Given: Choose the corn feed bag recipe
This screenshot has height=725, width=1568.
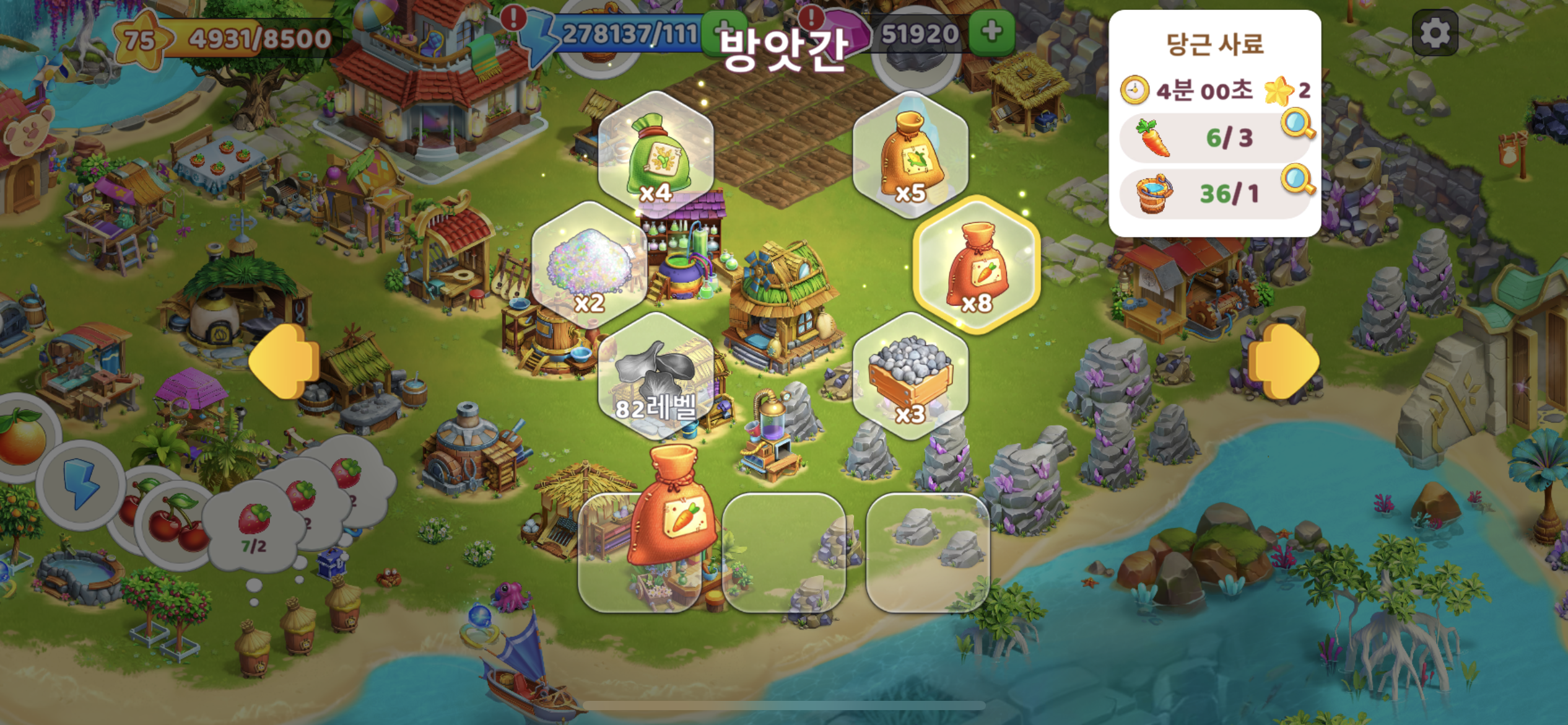Looking at the screenshot, I should (x=910, y=155).
